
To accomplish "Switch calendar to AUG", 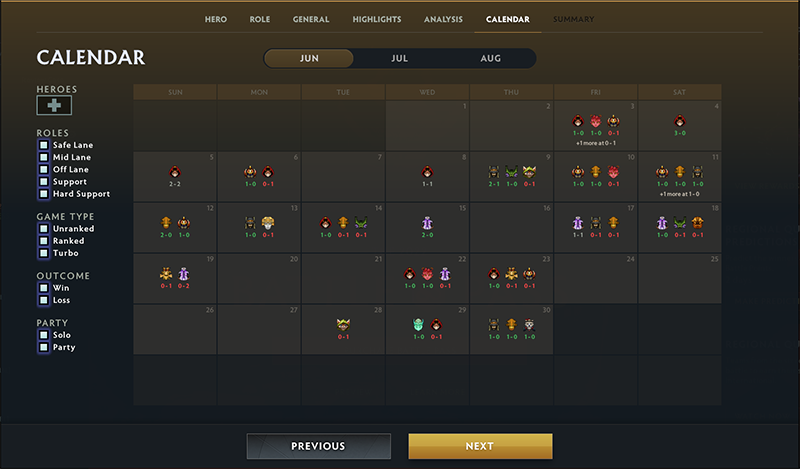I will pos(490,58).
